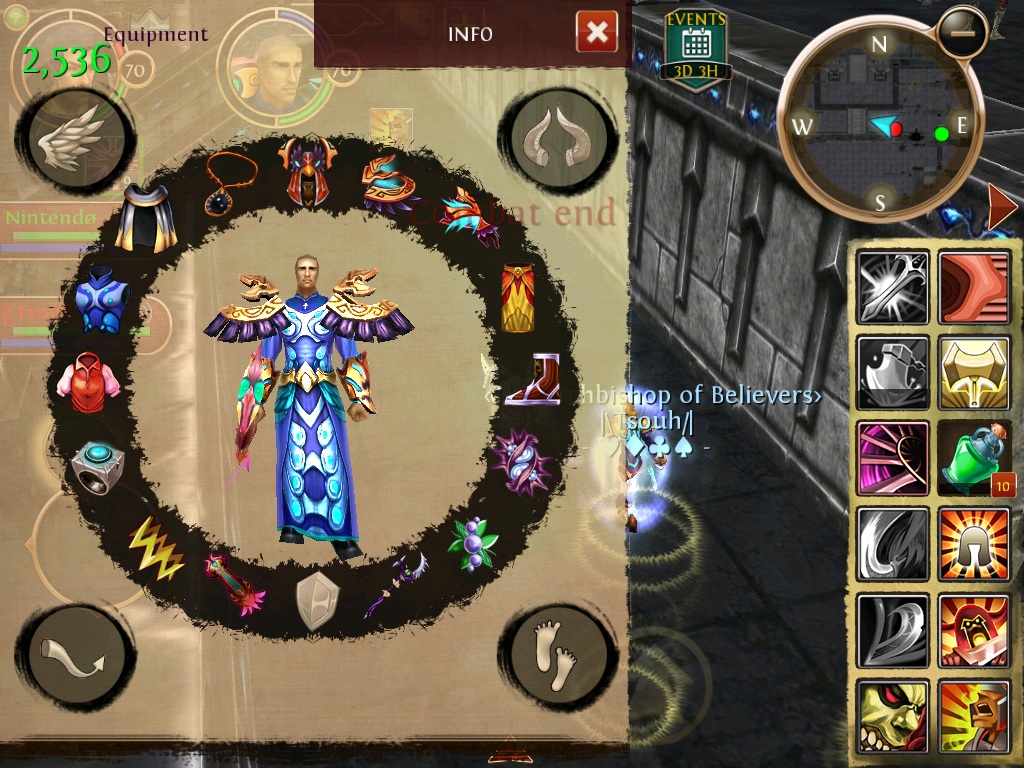Expand the red arrow beside the skill bar
1024x768 pixels.
[1003, 207]
